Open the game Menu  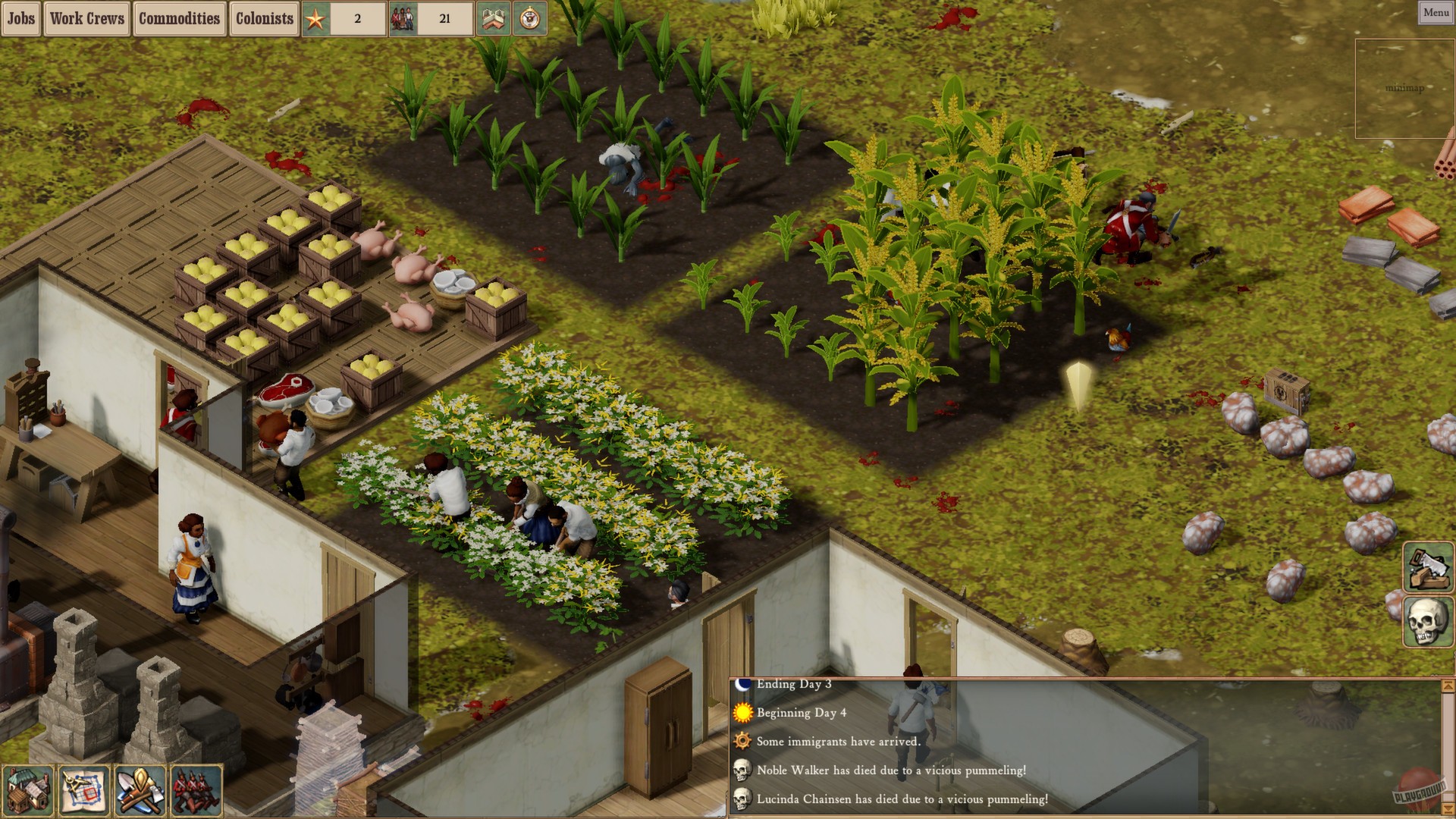[1436, 12]
